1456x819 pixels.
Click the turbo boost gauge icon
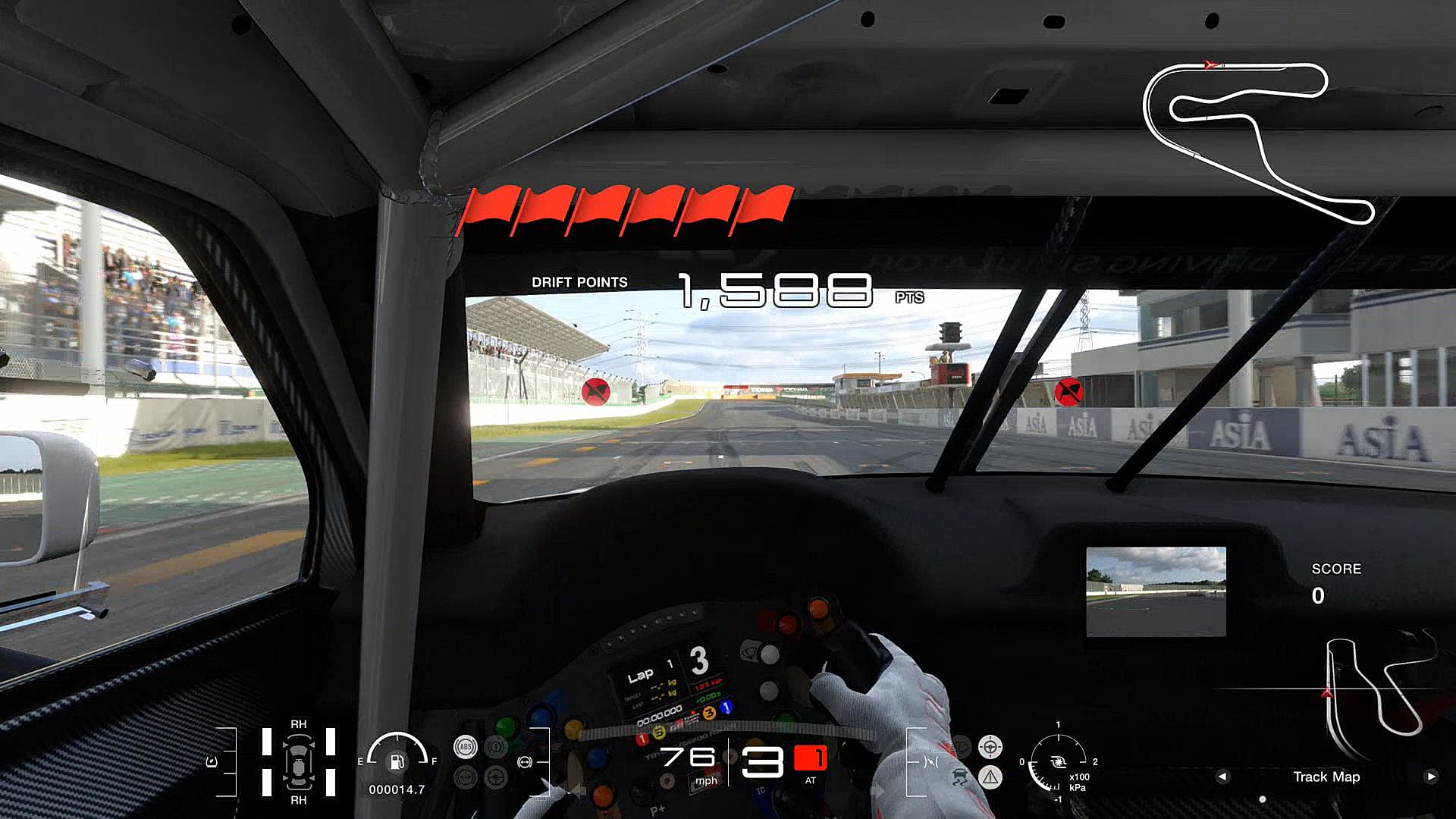(x=1057, y=762)
